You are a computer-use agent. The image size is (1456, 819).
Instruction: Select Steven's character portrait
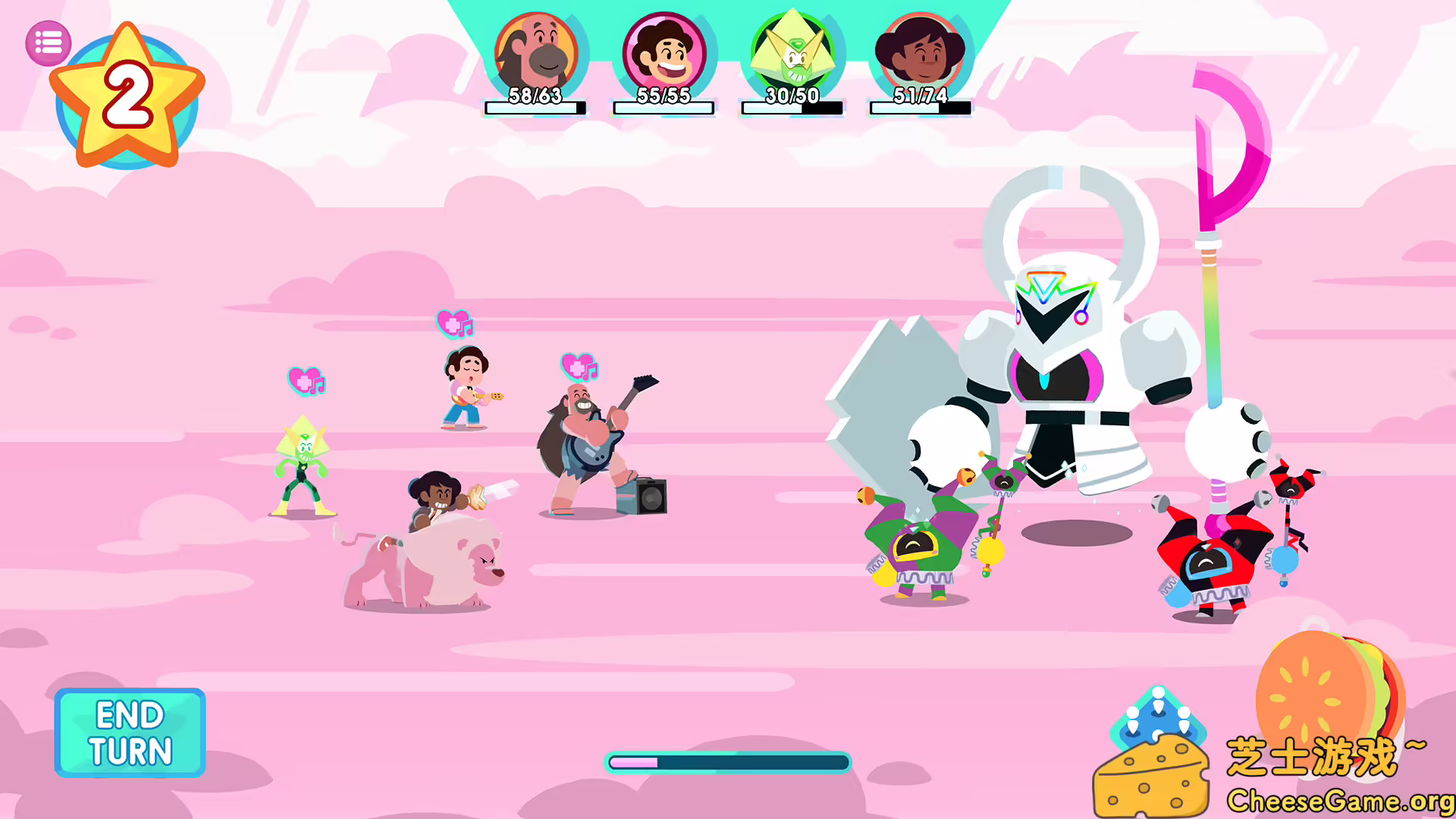[x=663, y=53]
